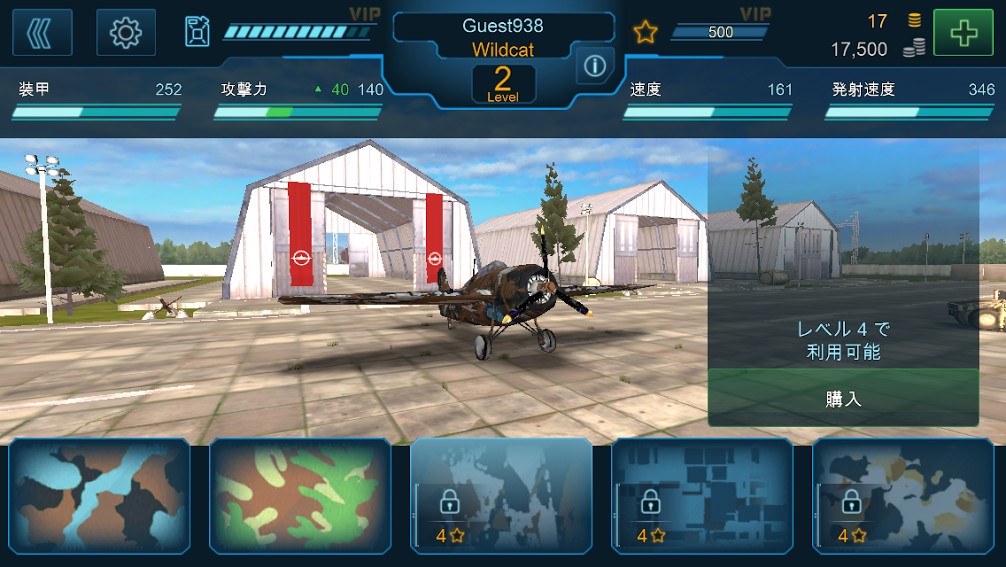Show aircraft info with the i button
The height and width of the screenshot is (567, 1006).
pyautogui.click(x=595, y=66)
